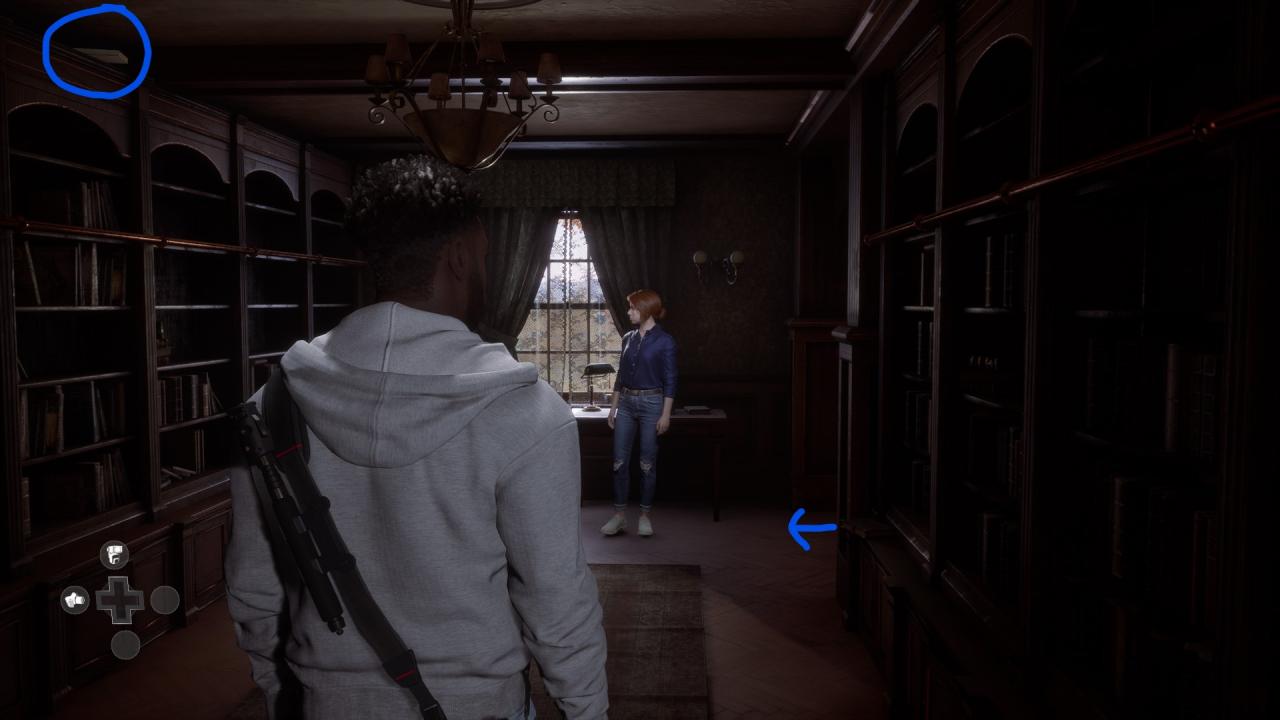Image resolution: width=1280 pixels, height=720 pixels.
Task: Select the pistol quick-slot icon
Action: (x=114, y=554)
